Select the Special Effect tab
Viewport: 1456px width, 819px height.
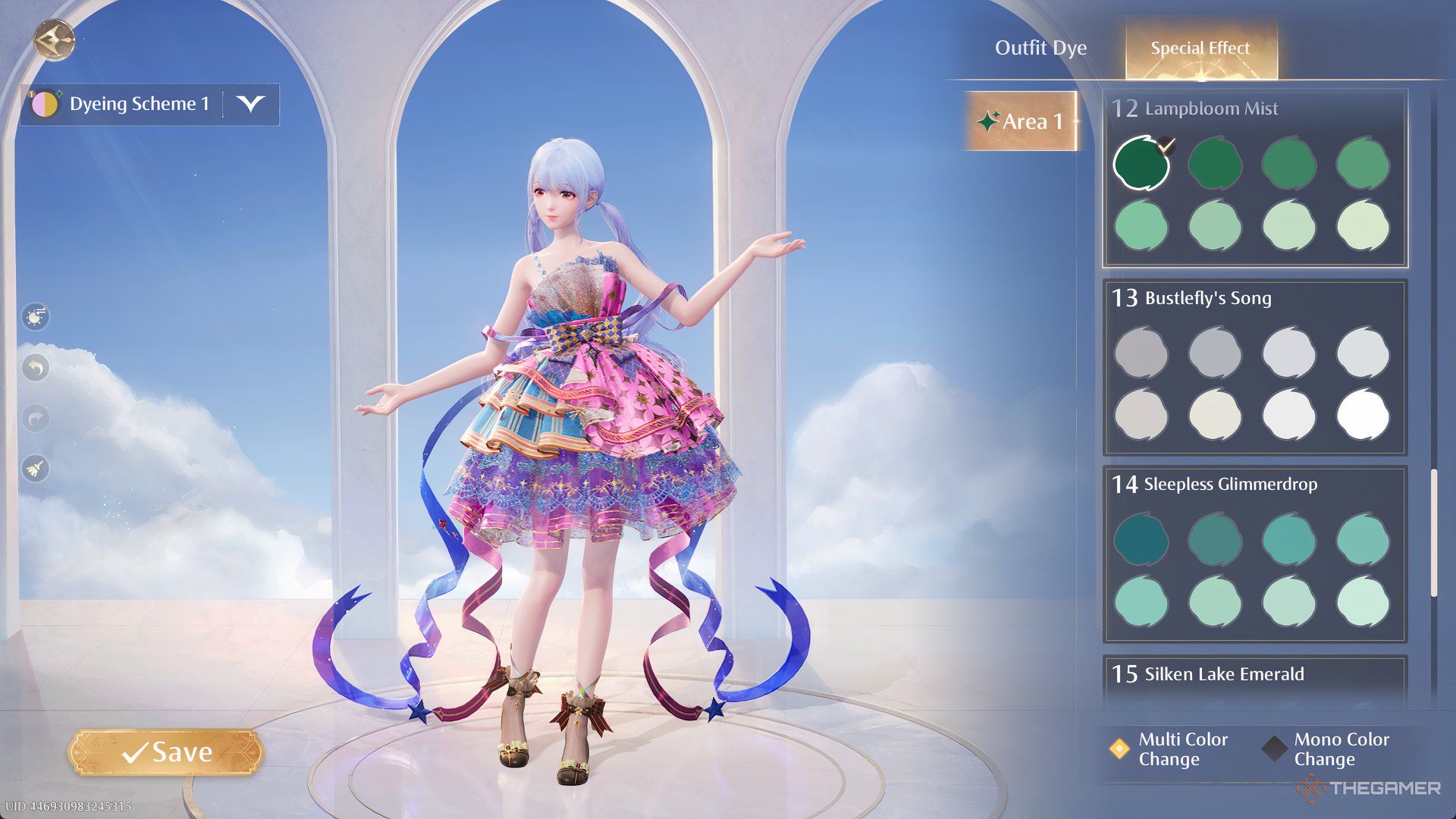click(1200, 49)
